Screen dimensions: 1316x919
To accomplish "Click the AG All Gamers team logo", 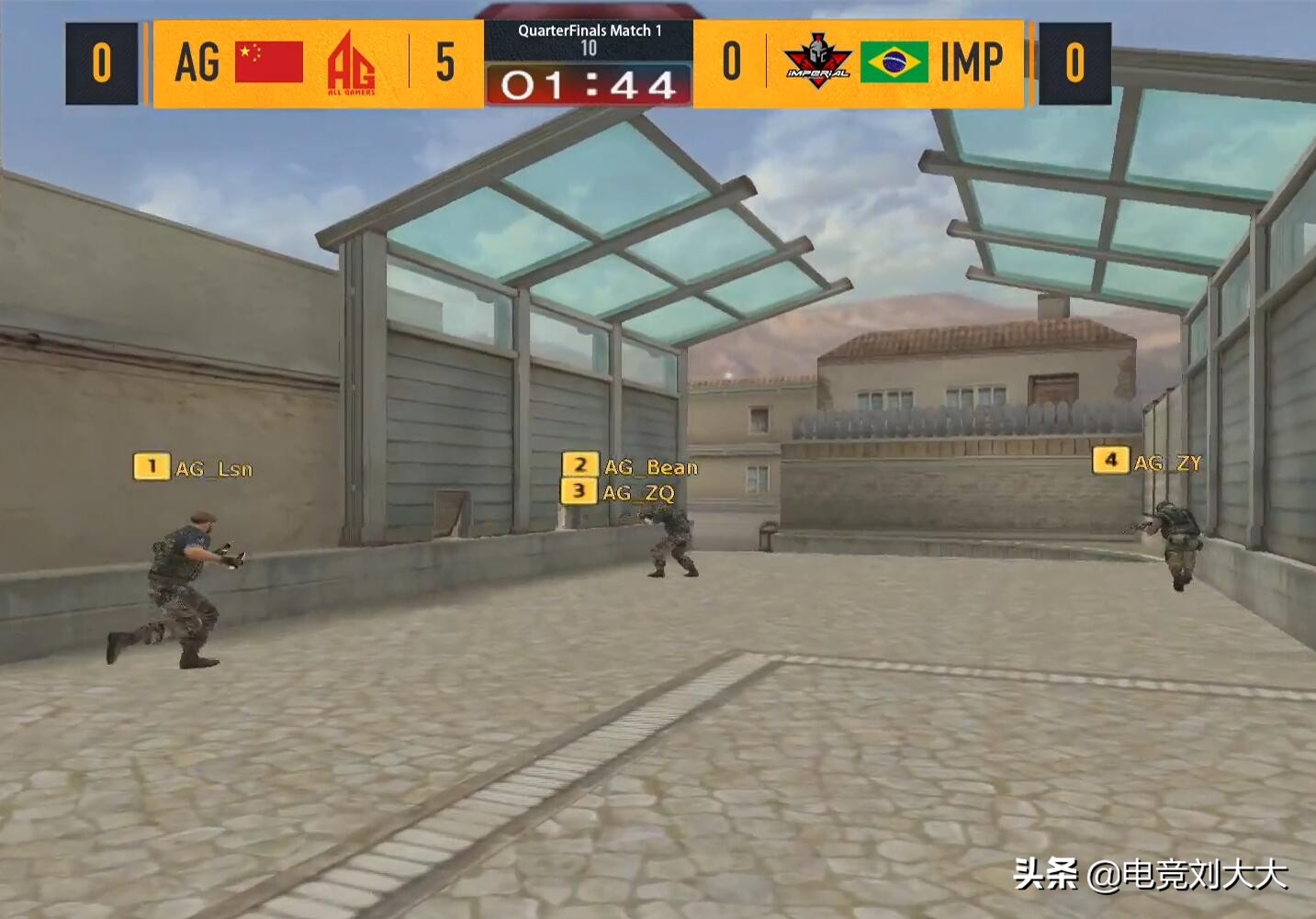I will coord(351,63).
